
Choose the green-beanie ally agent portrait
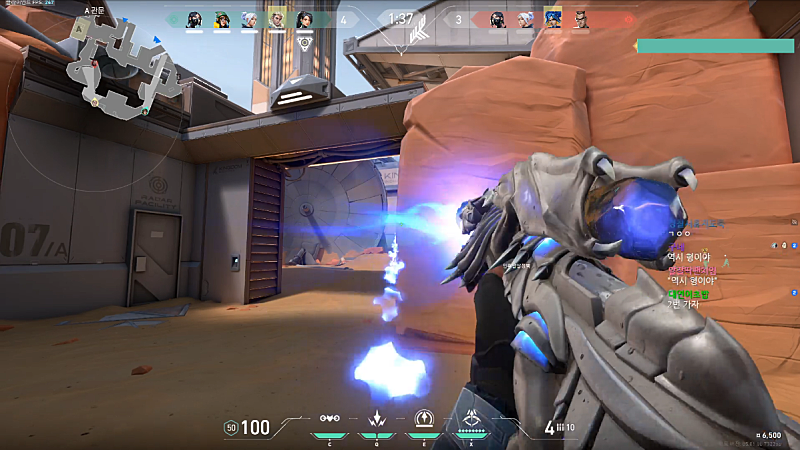222,18
